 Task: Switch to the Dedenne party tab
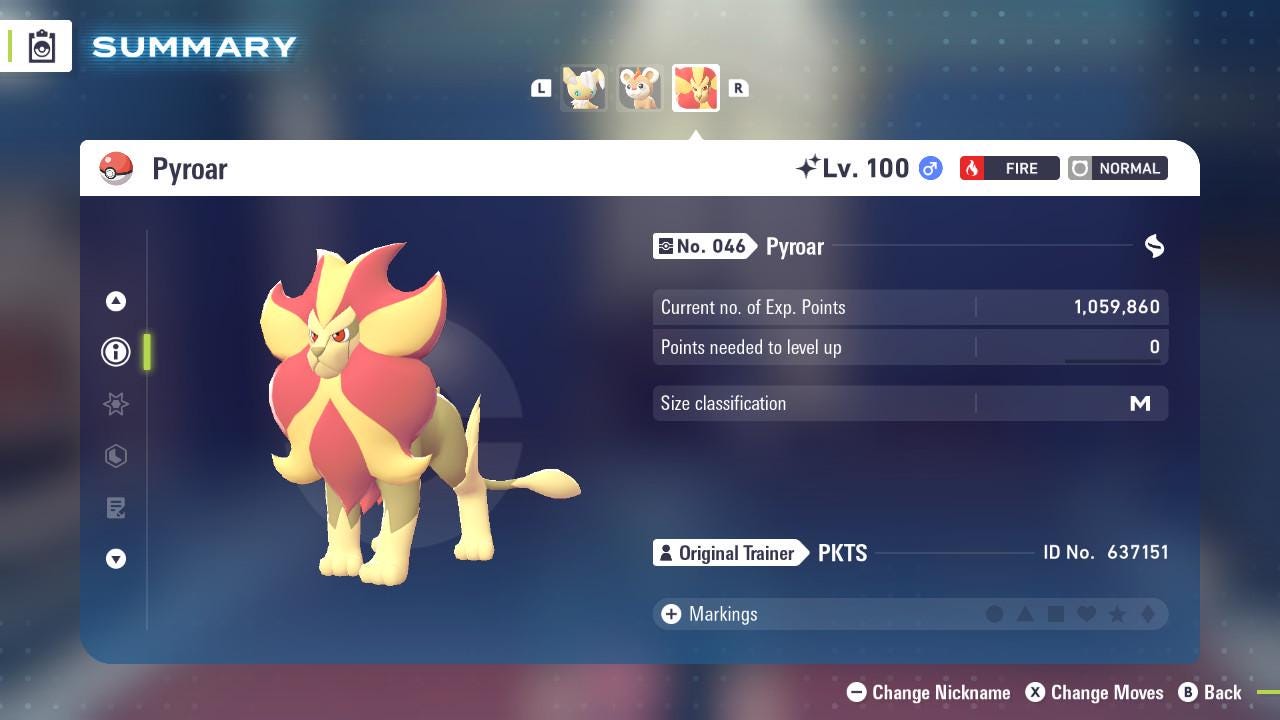click(x=640, y=88)
